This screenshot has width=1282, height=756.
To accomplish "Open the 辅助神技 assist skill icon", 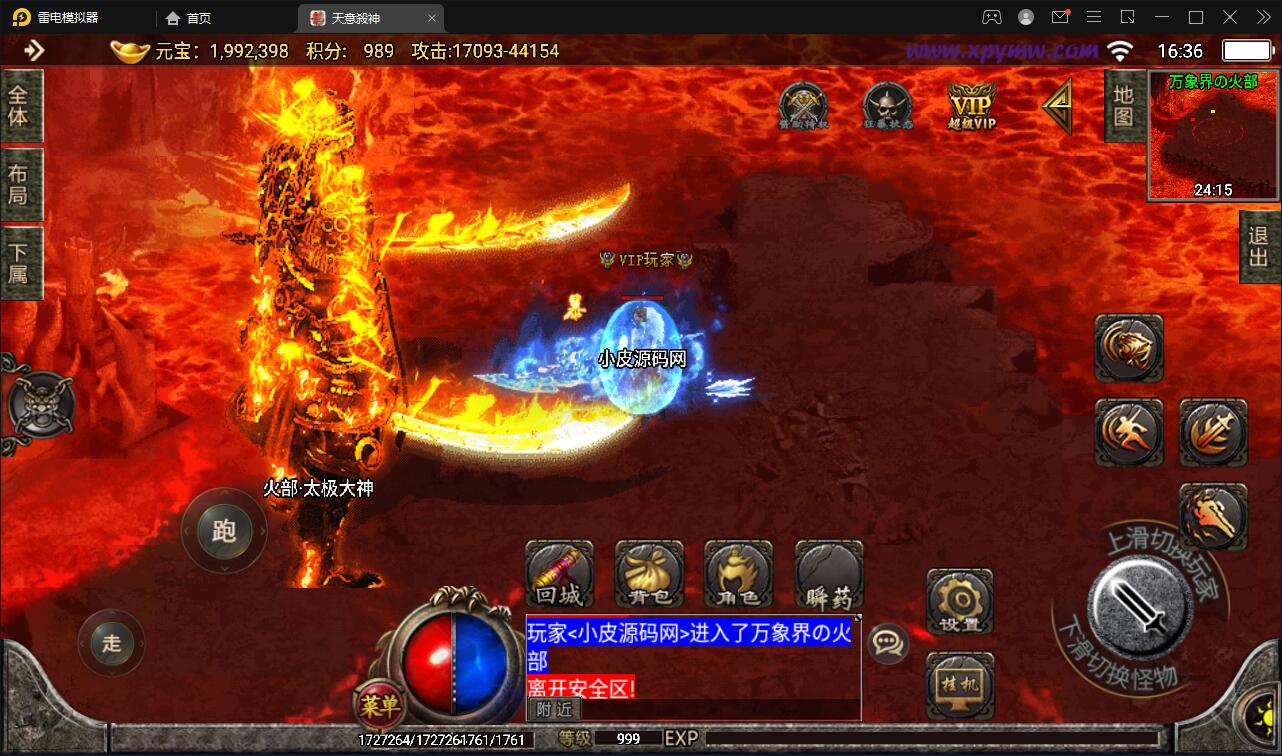I will [x=803, y=103].
